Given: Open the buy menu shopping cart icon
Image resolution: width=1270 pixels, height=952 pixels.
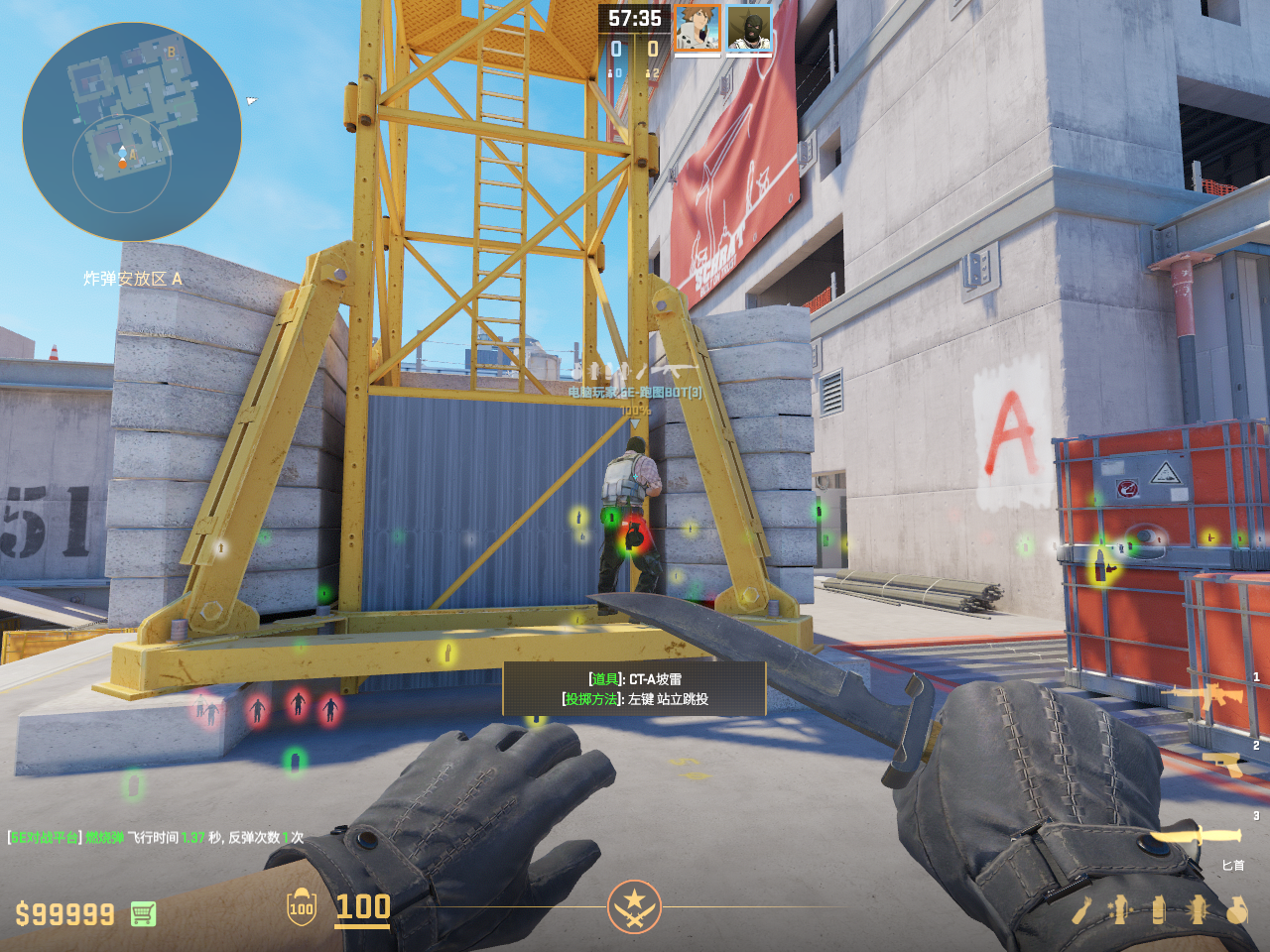Looking at the screenshot, I should point(143,913).
